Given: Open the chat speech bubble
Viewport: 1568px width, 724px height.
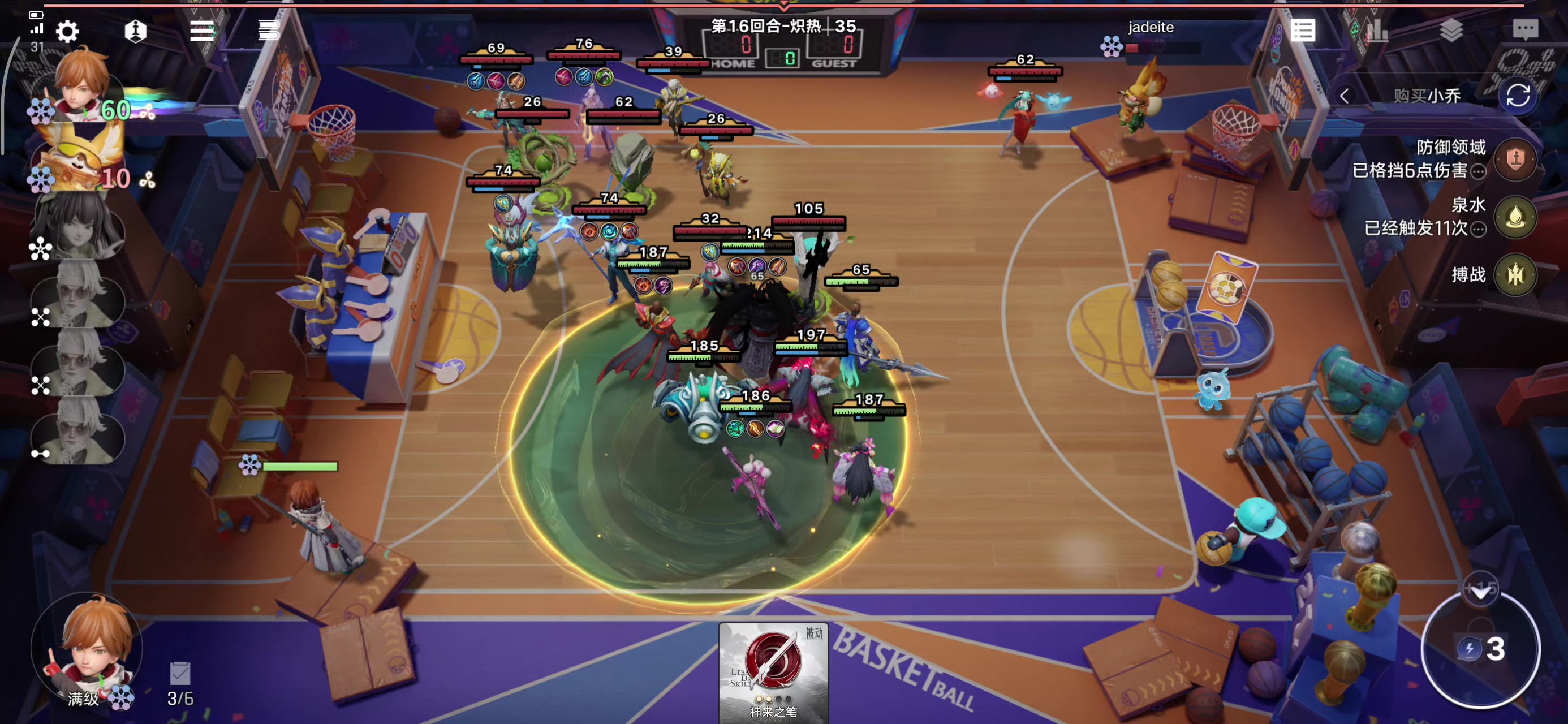Looking at the screenshot, I should tap(1525, 29).
